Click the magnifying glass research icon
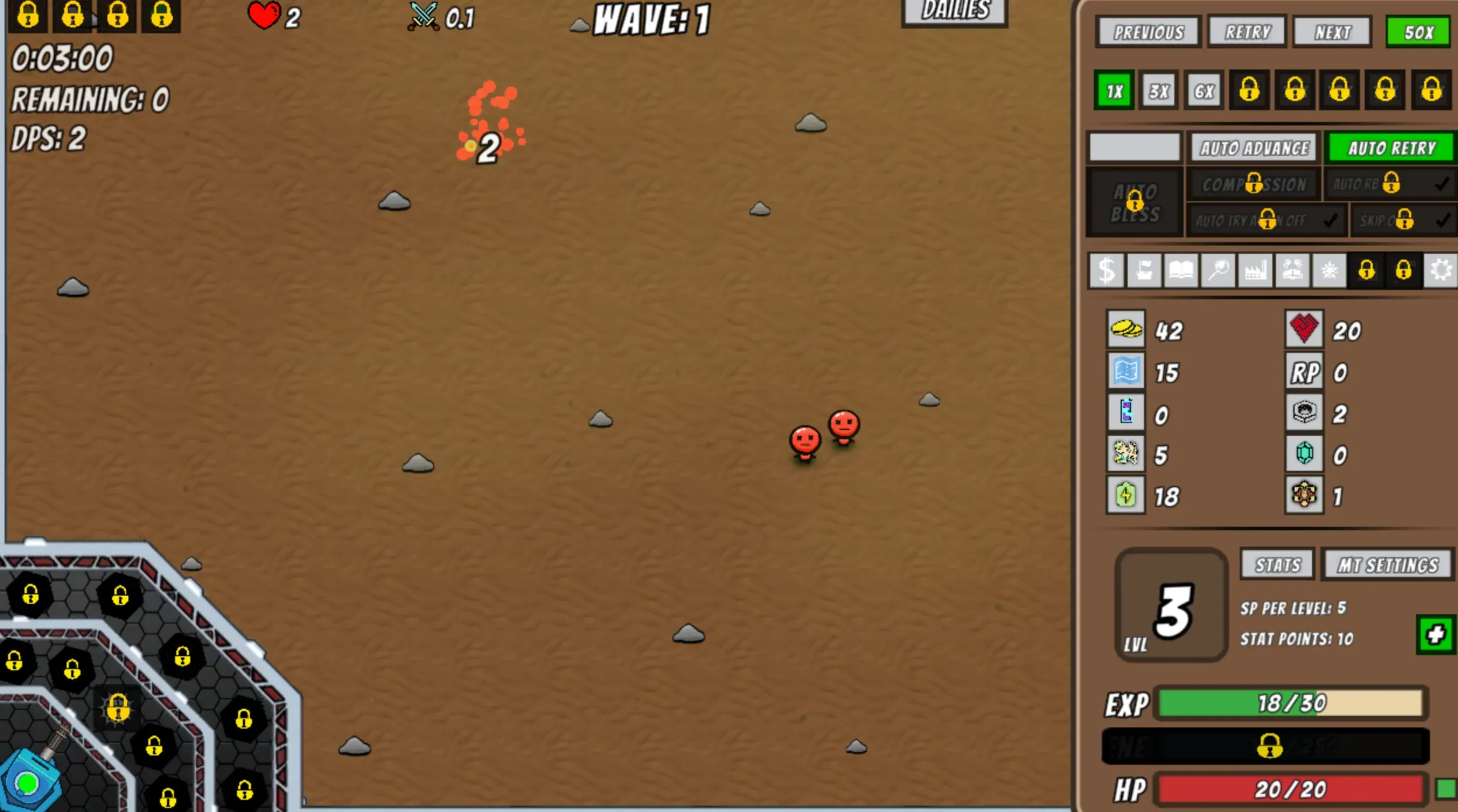This screenshot has height=812, width=1458. (1219, 269)
